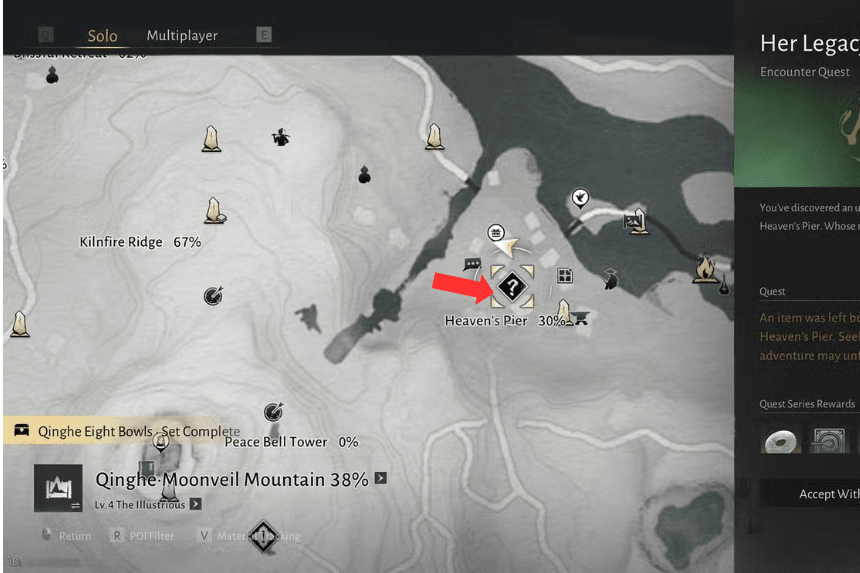Select the target marker above Peace Bell Tower
Viewport: 860px width, 573px height.
click(273, 411)
